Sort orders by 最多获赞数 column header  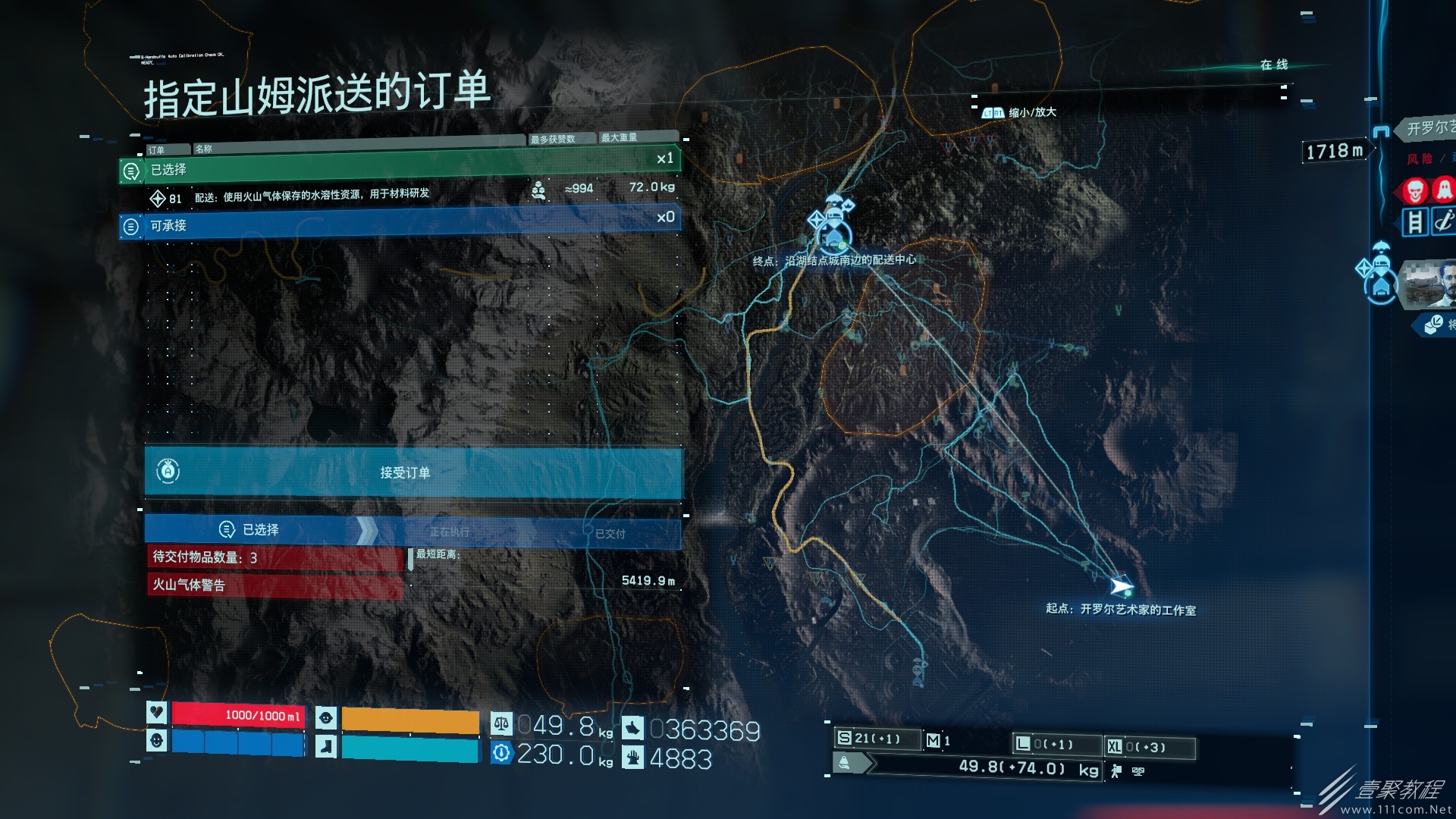click(x=560, y=139)
